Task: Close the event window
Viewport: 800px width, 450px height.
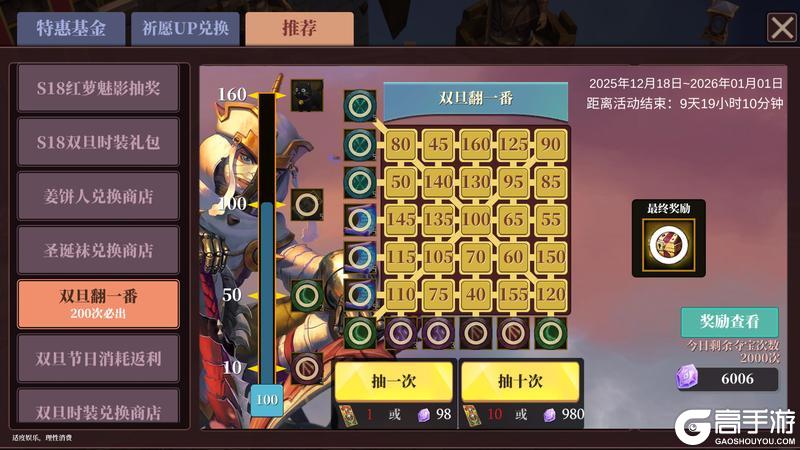Action: (x=781, y=28)
